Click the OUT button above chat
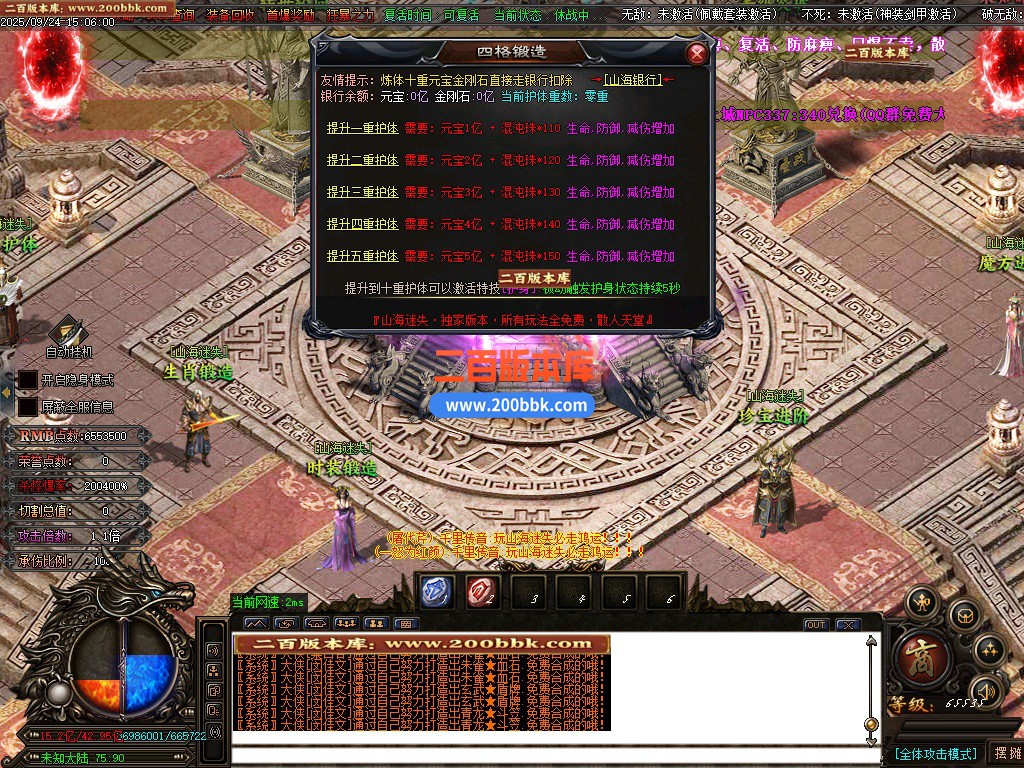Viewport: 1024px width, 768px height. point(816,625)
